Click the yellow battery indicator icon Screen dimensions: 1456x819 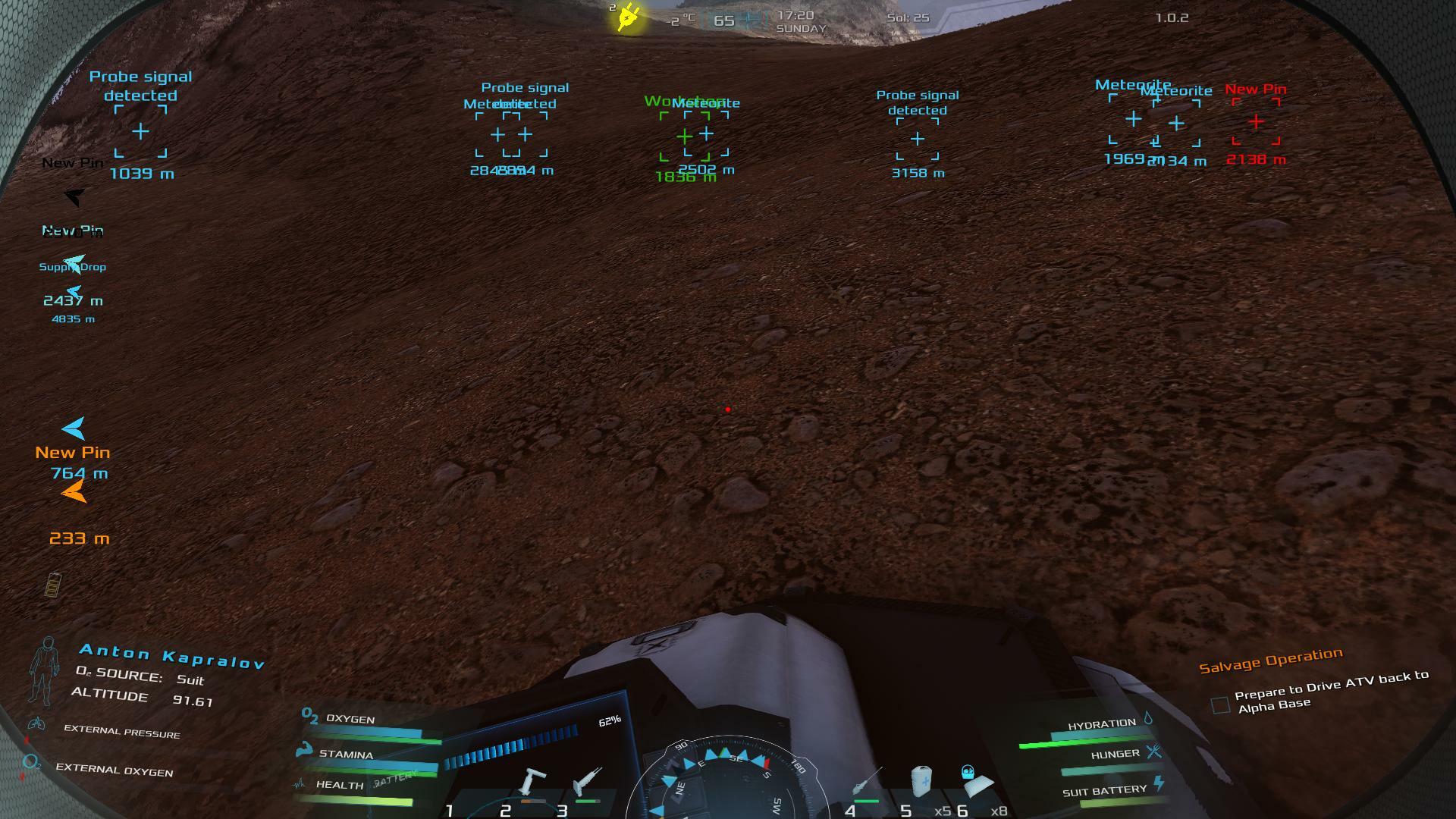tap(53, 585)
